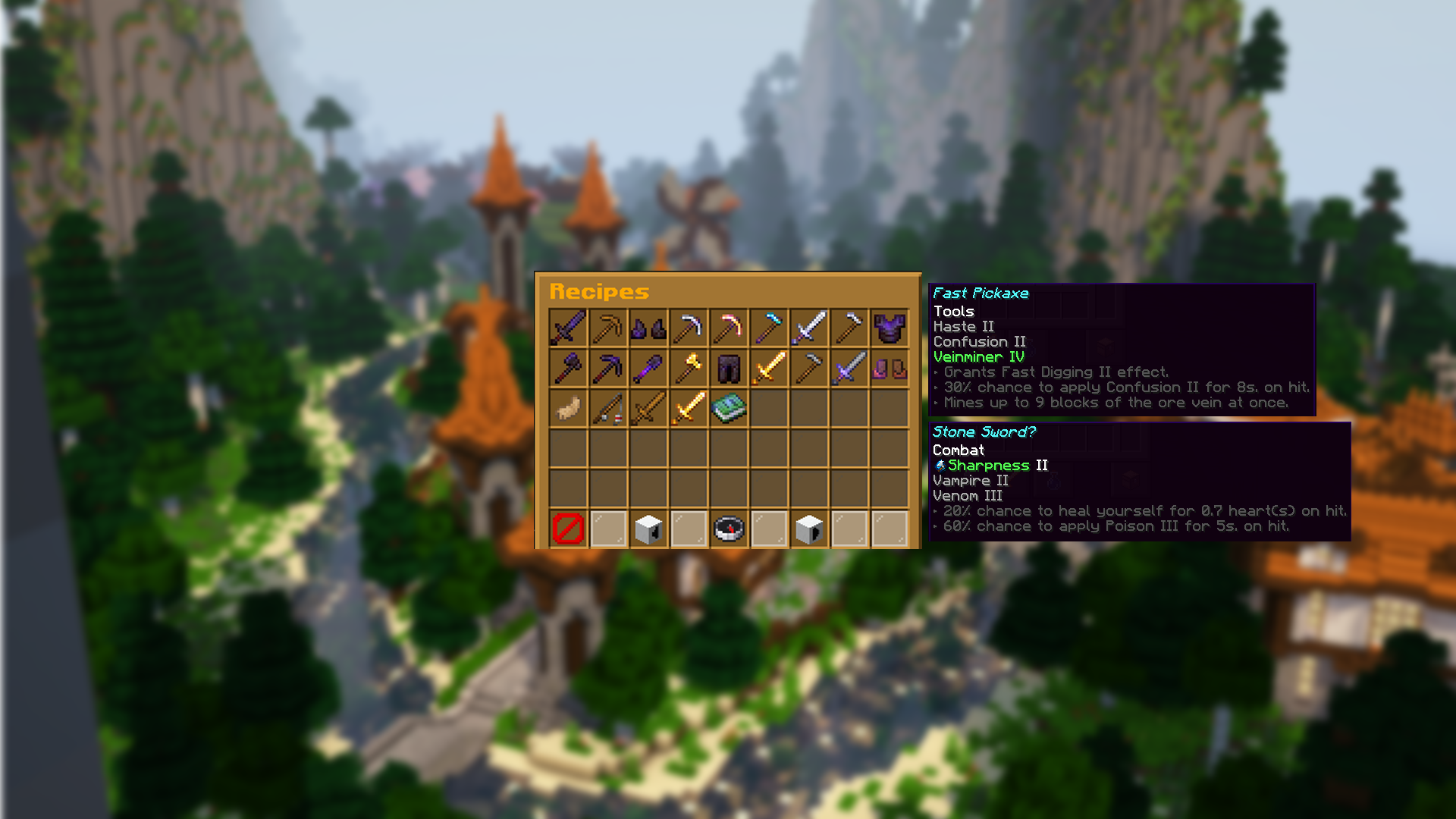Image resolution: width=1456 pixels, height=819 pixels.
Task: Open the golden axe recipe
Action: click(689, 366)
